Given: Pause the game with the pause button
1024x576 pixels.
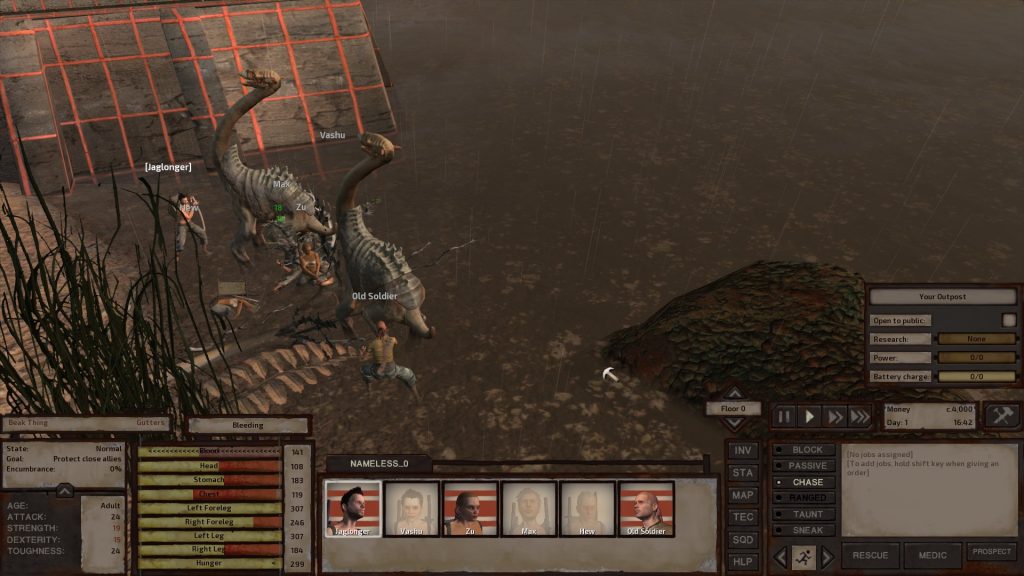Looking at the screenshot, I should 785,416.
